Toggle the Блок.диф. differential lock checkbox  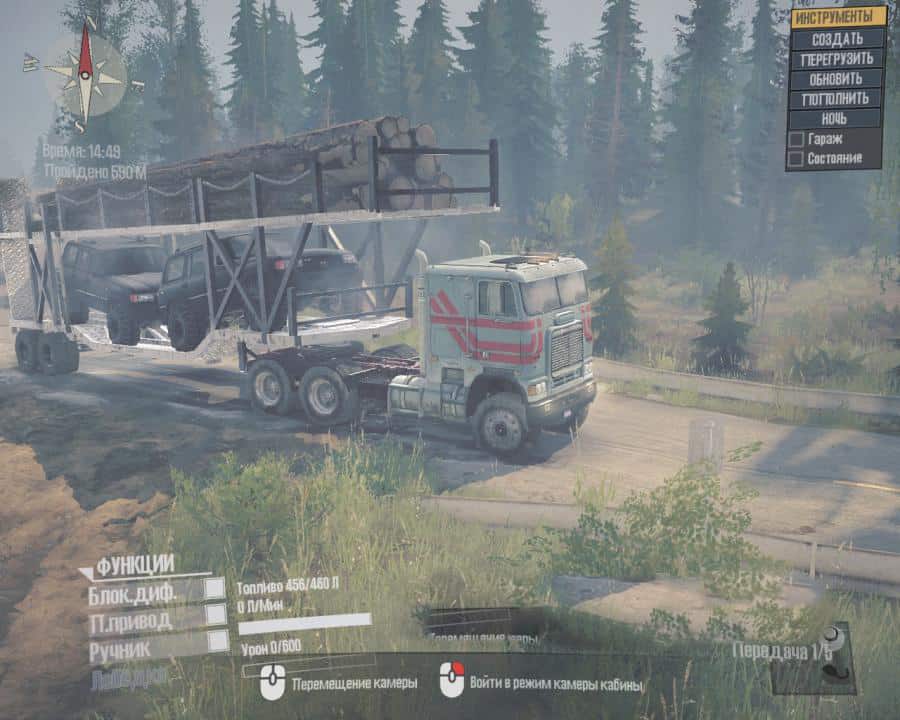[x=215, y=588]
